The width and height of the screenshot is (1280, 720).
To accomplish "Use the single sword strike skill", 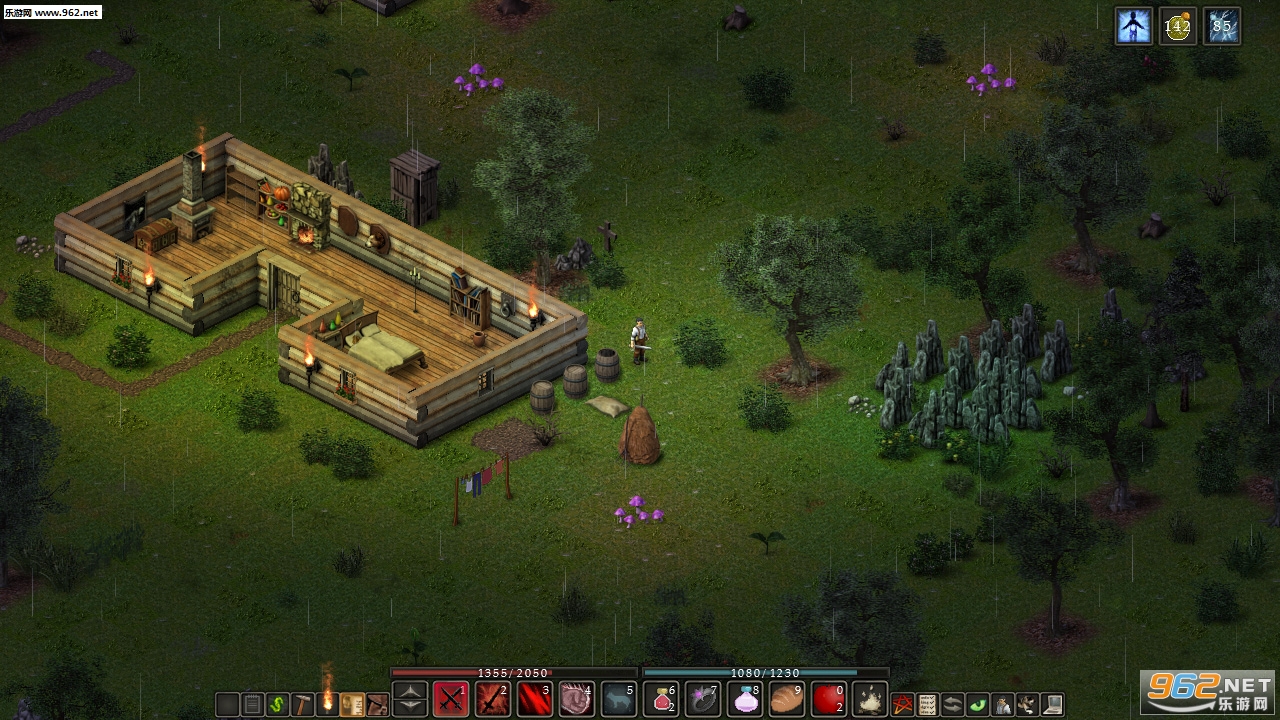I will (493, 699).
